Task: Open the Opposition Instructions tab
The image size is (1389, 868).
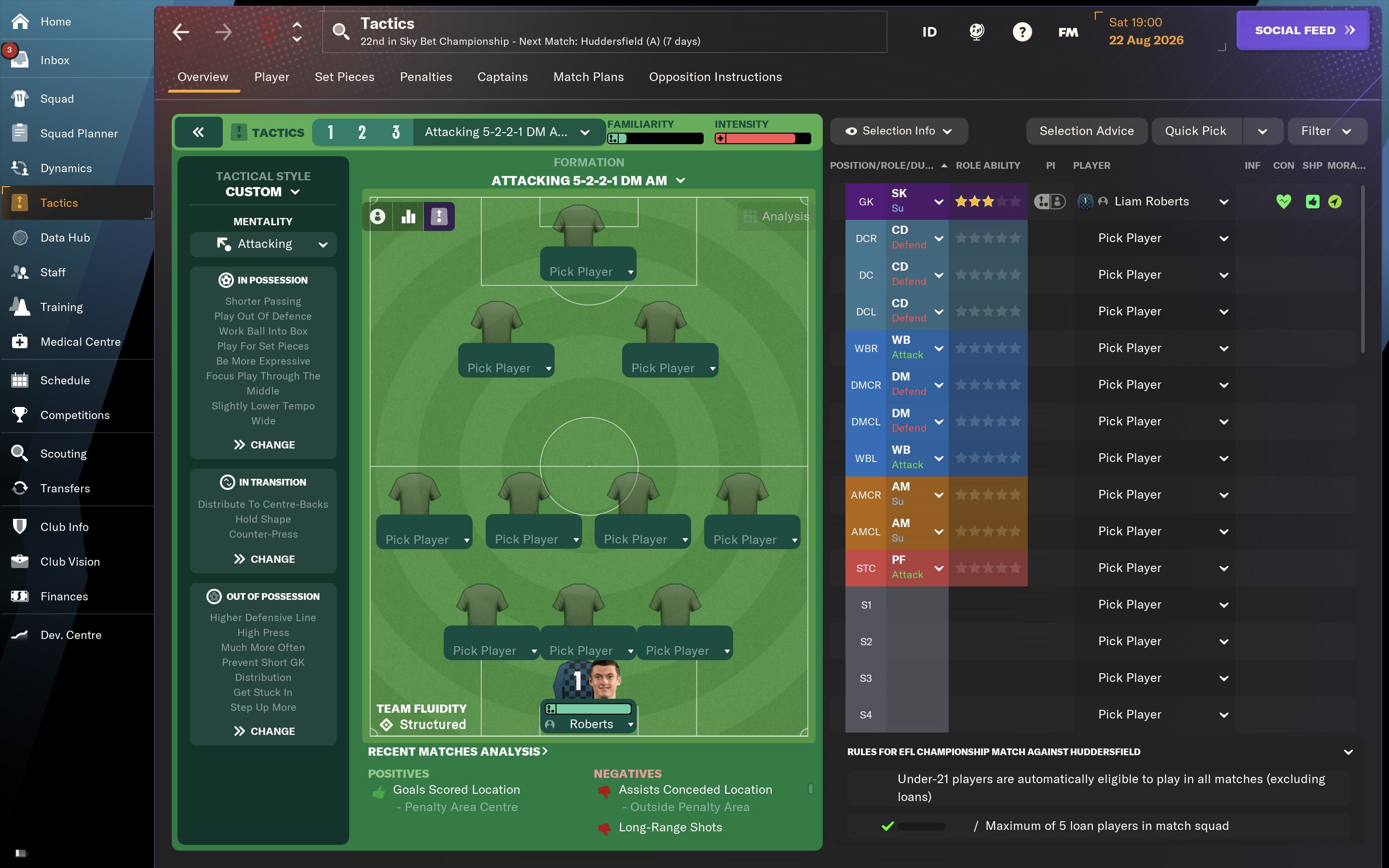Action: tap(715, 76)
